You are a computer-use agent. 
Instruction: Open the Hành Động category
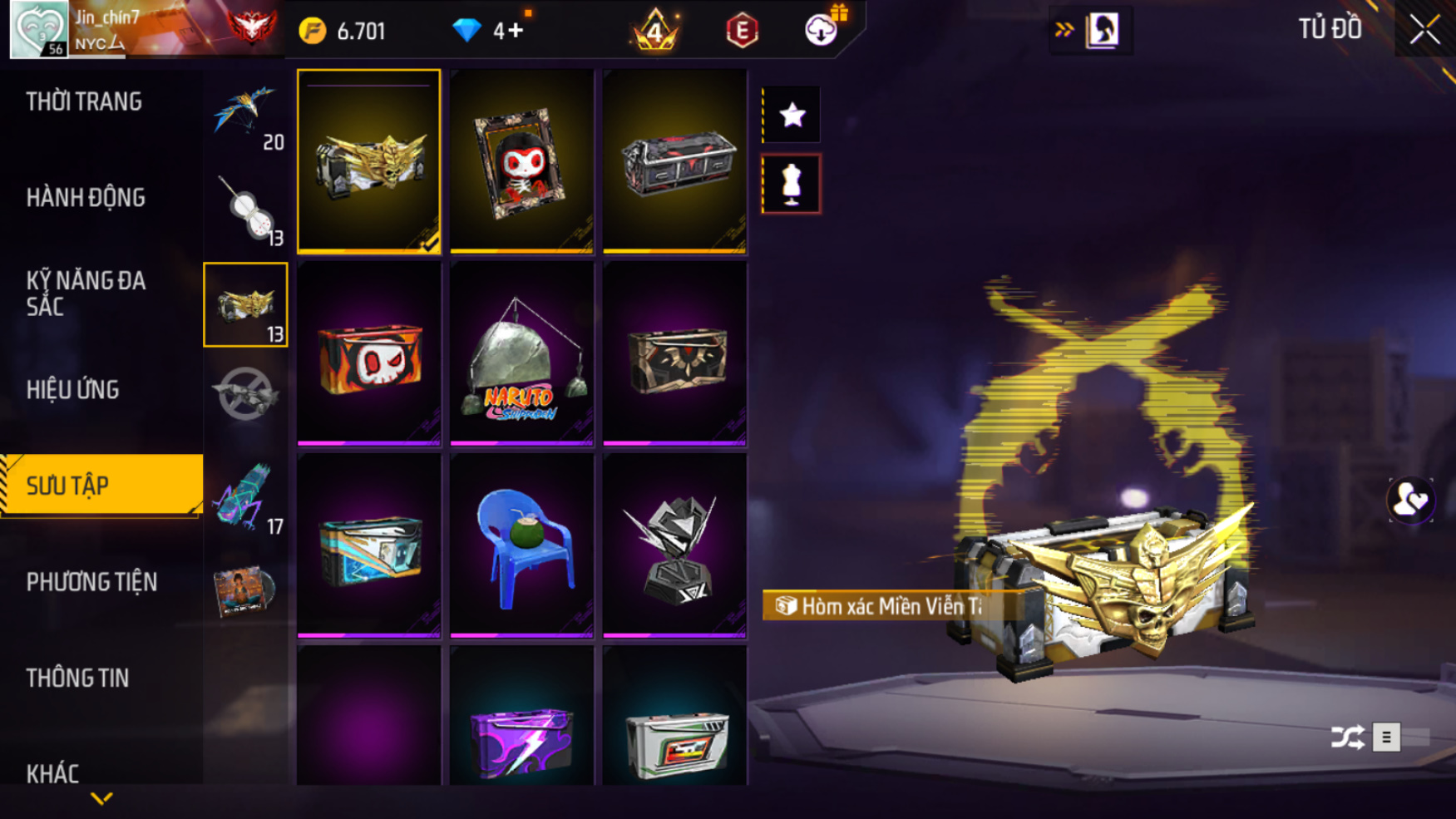coord(86,198)
